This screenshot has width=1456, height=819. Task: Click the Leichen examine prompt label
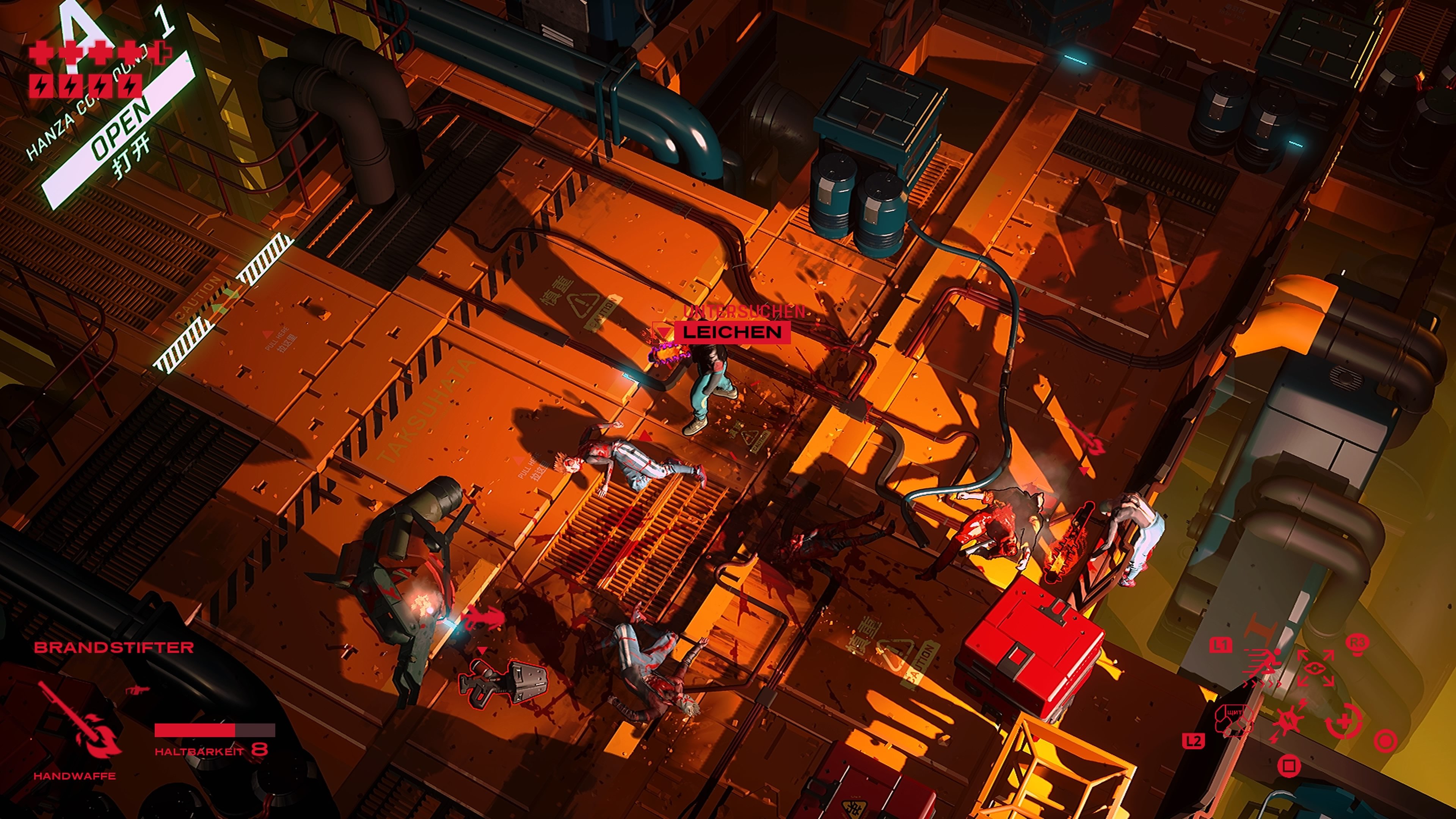731,332
